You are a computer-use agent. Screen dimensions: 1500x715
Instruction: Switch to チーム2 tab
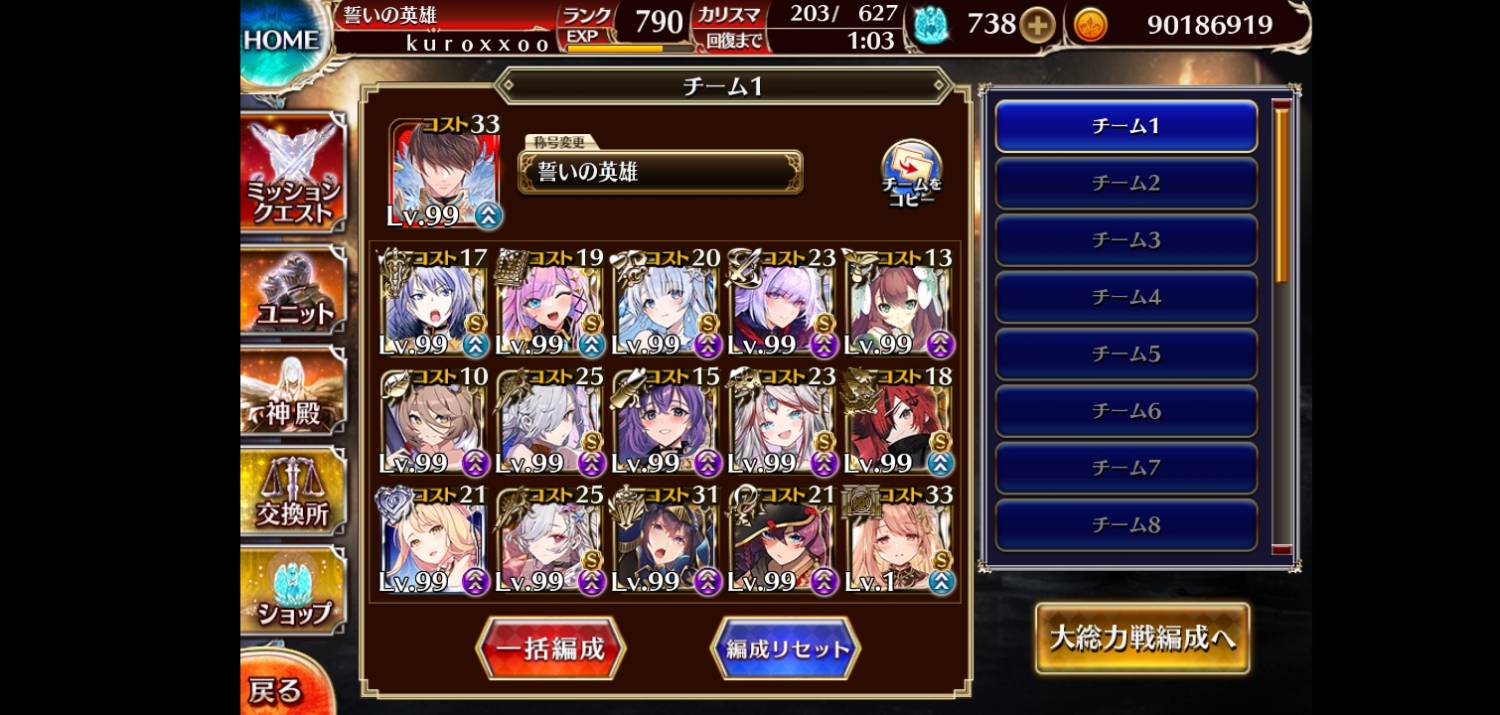pyautogui.click(x=1126, y=183)
